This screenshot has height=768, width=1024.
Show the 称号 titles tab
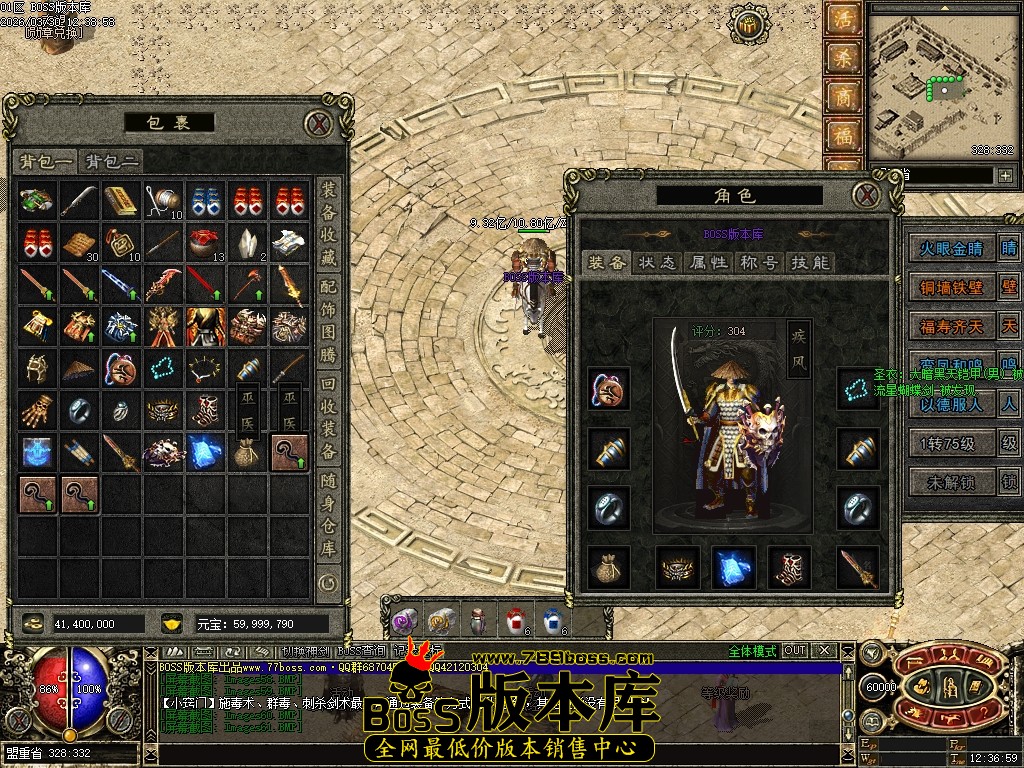click(x=758, y=262)
